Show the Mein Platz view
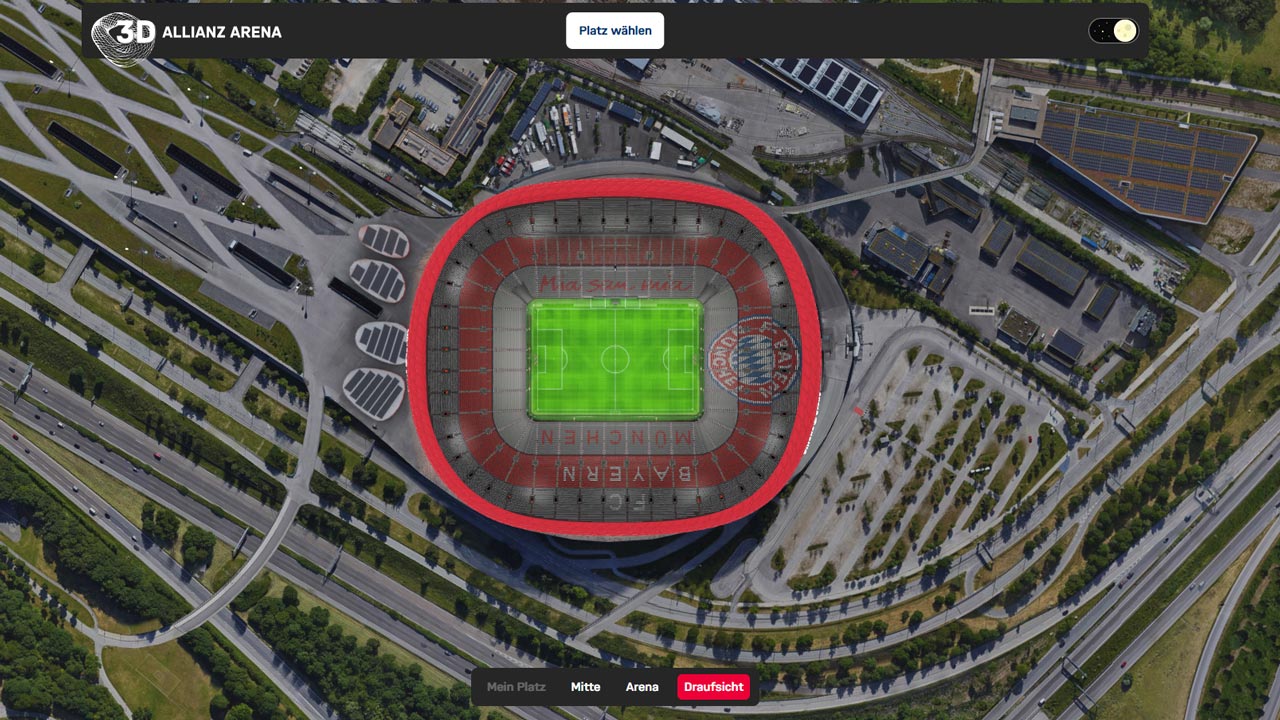 tap(516, 687)
